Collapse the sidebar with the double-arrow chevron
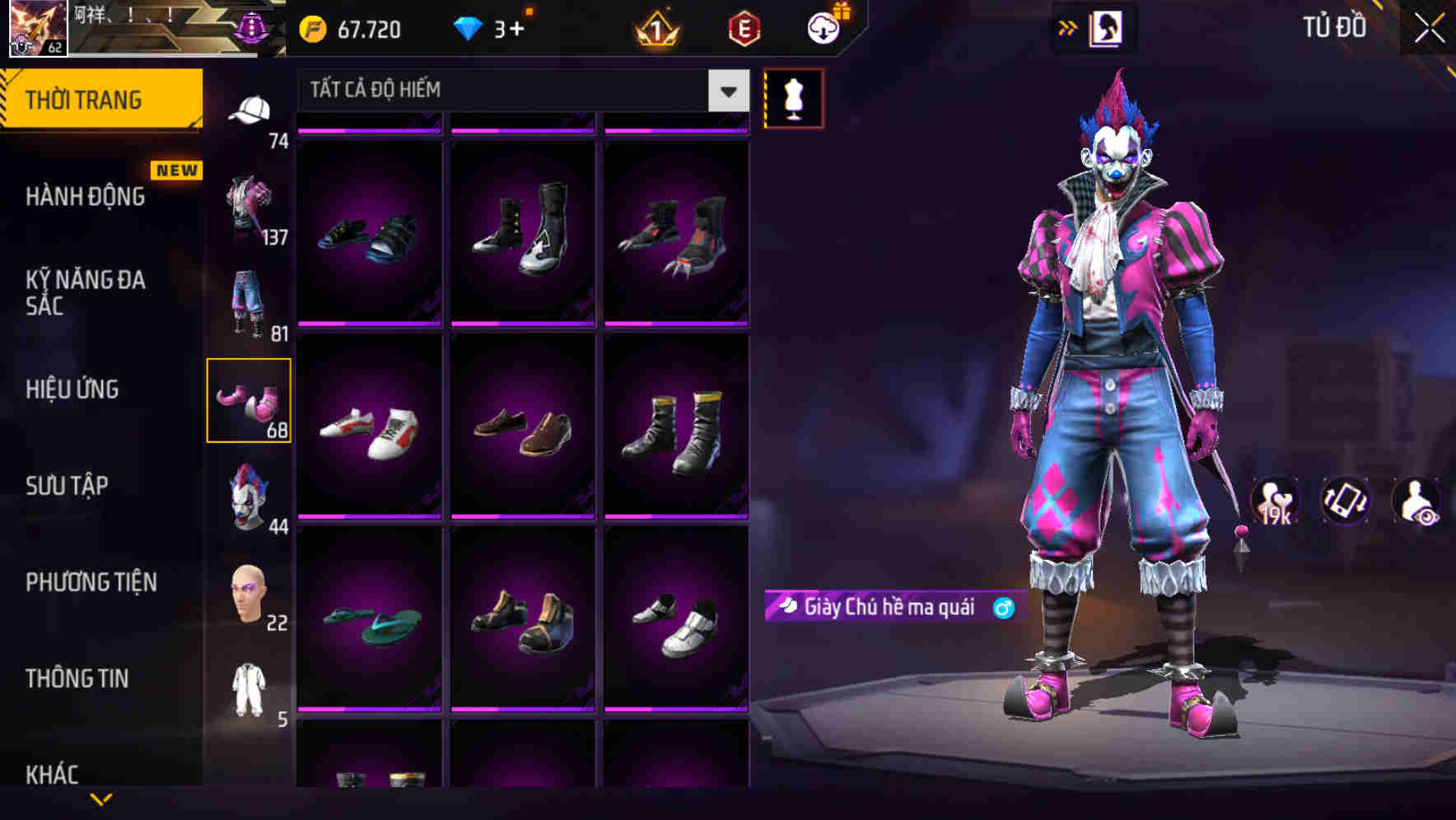This screenshot has height=820, width=1456. click(1068, 27)
